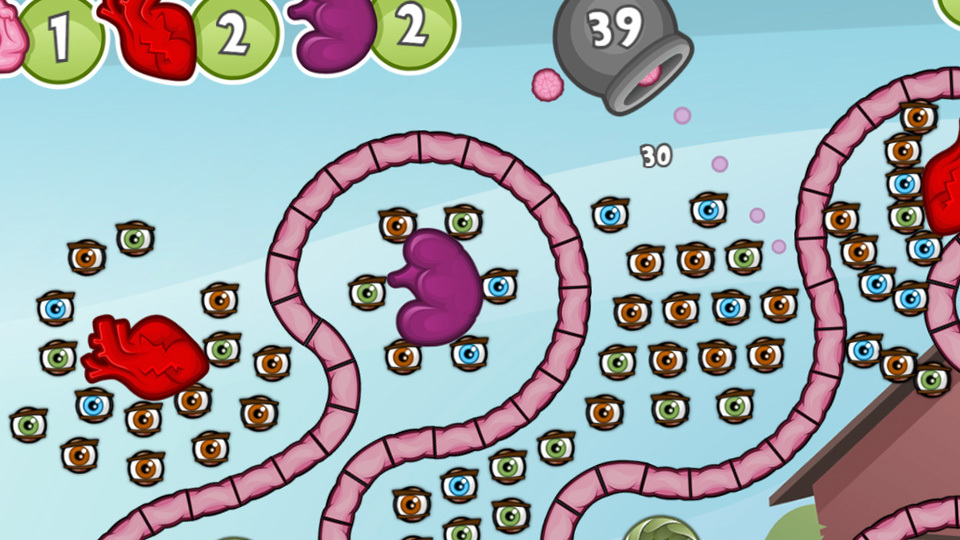Click the green round button in top-right corner

click(950, 8)
